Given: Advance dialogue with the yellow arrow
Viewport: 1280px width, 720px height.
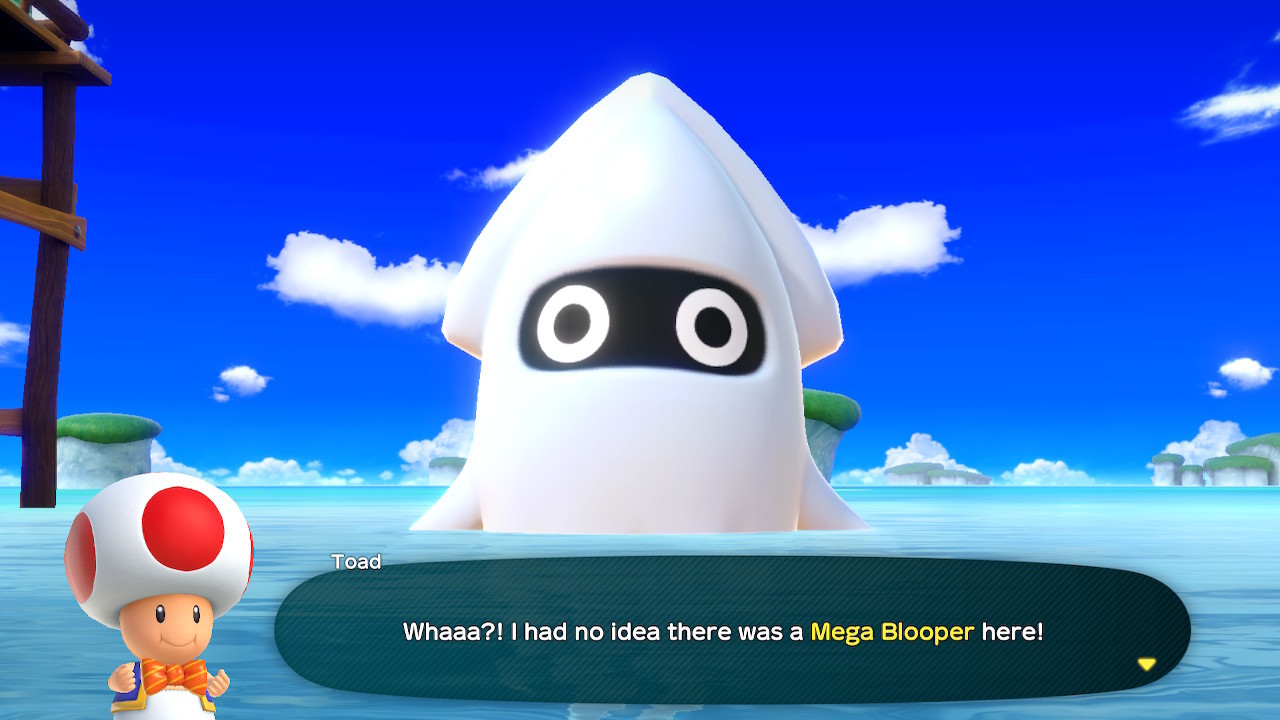Looking at the screenshot, I should tap(1146, 664).
